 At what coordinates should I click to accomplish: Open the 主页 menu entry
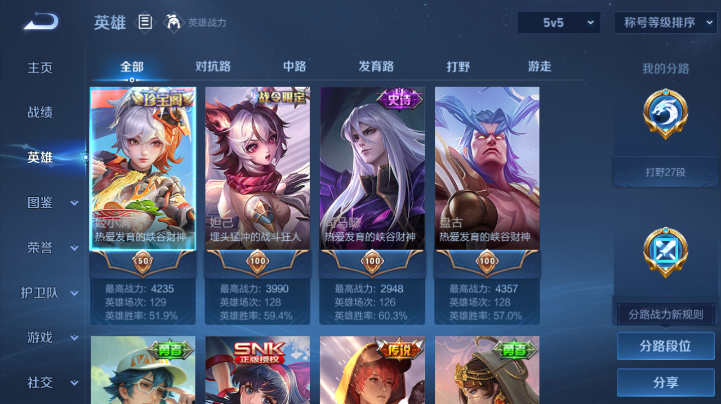pyautogui.click(x=40, y=67)
